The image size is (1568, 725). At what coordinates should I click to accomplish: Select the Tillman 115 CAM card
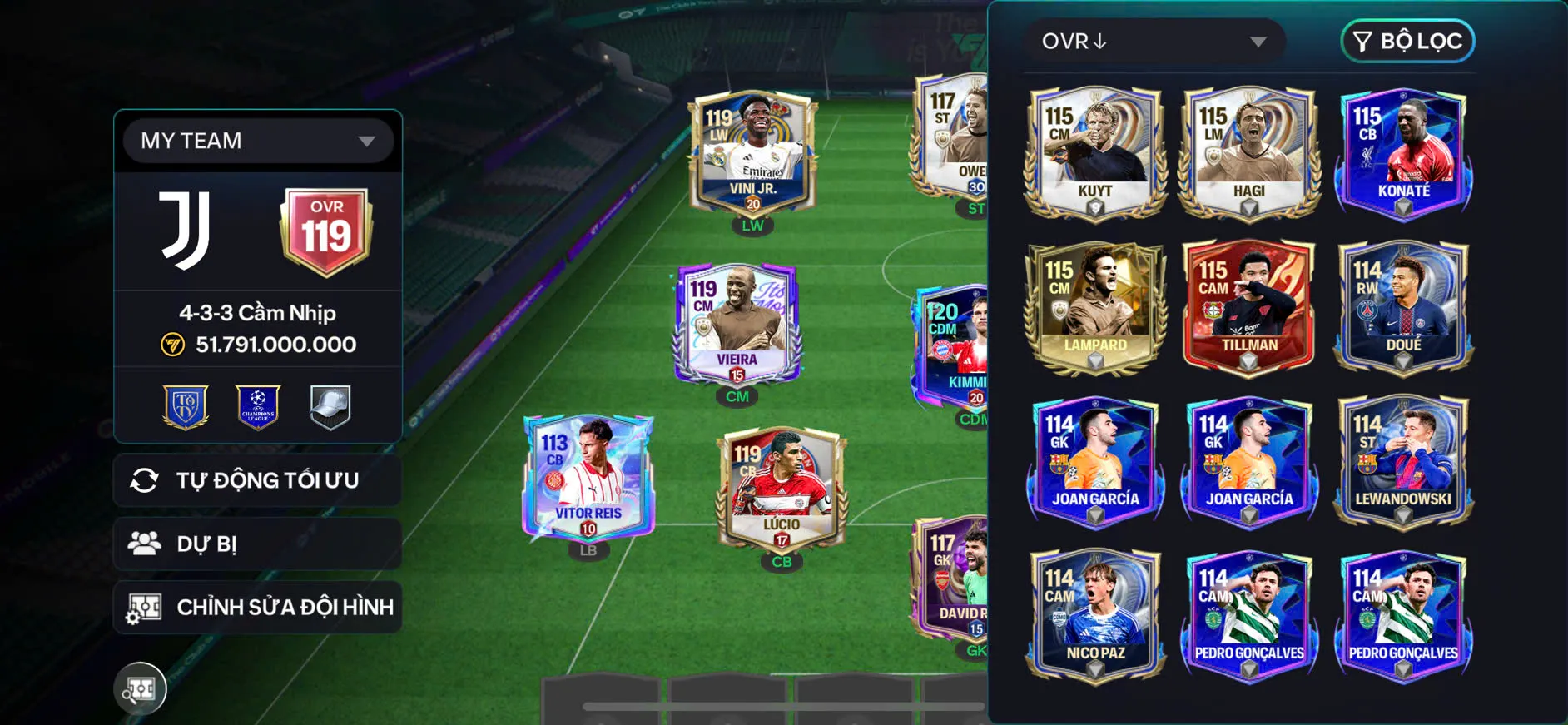coord(1248,306)
